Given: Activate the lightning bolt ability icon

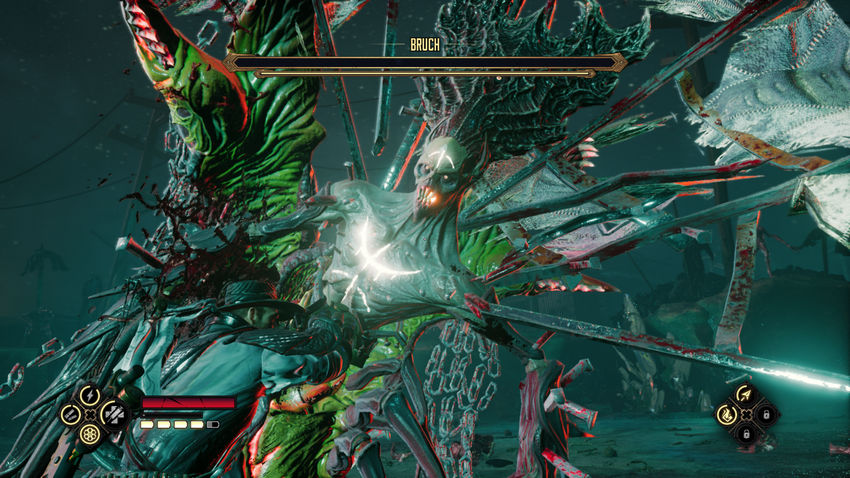Looking at the screenshot, I should pyautogui.click(x=91, y=395).
